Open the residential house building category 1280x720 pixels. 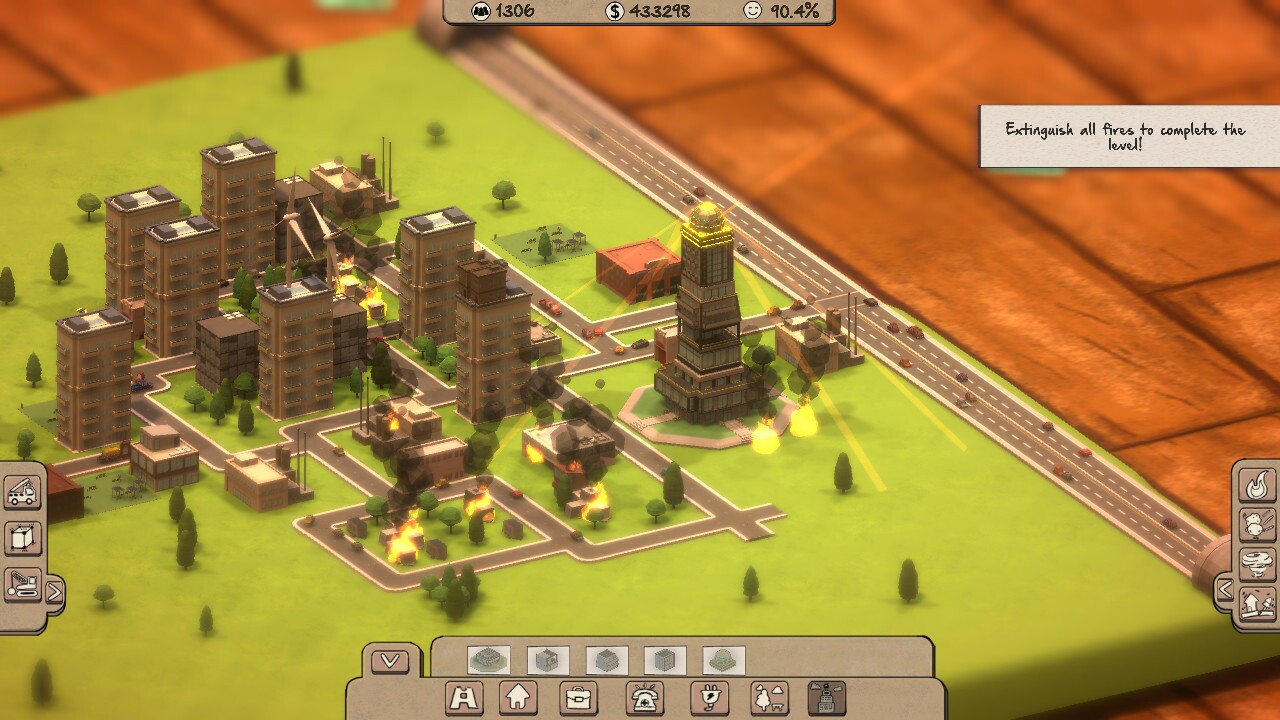point(517,697)
